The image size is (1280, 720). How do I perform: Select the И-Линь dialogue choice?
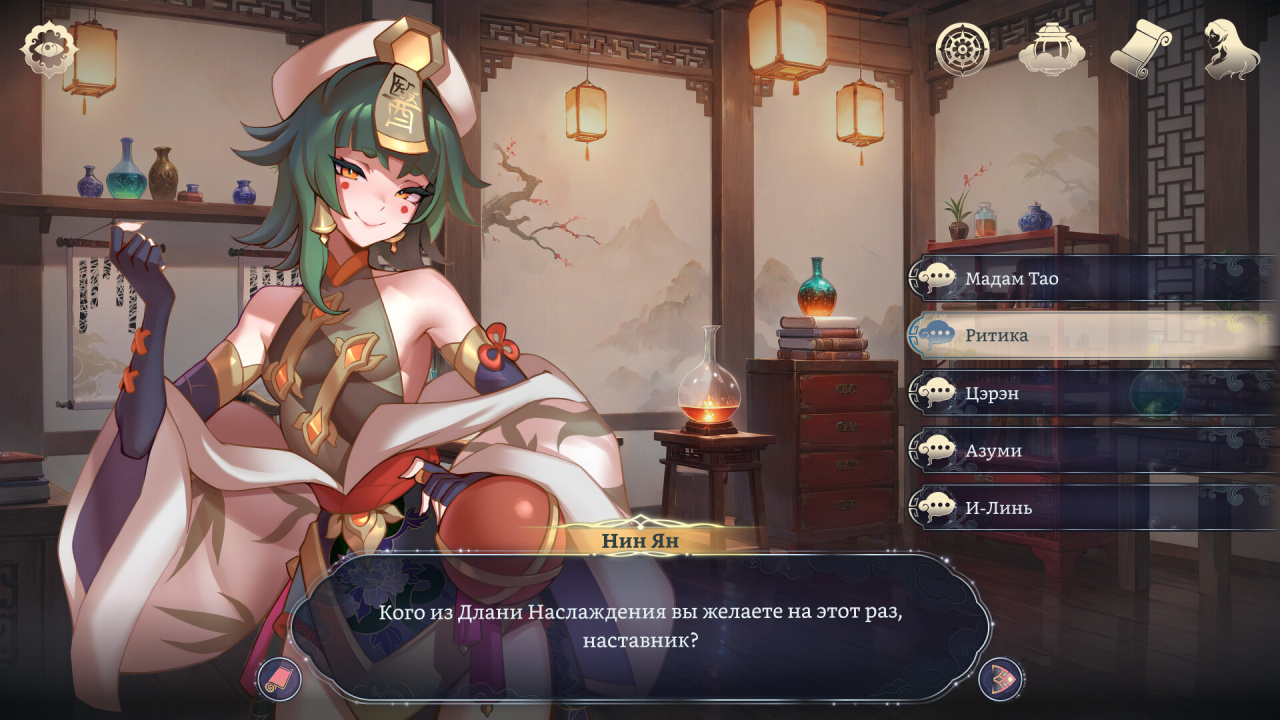[x=1090, y=508]
